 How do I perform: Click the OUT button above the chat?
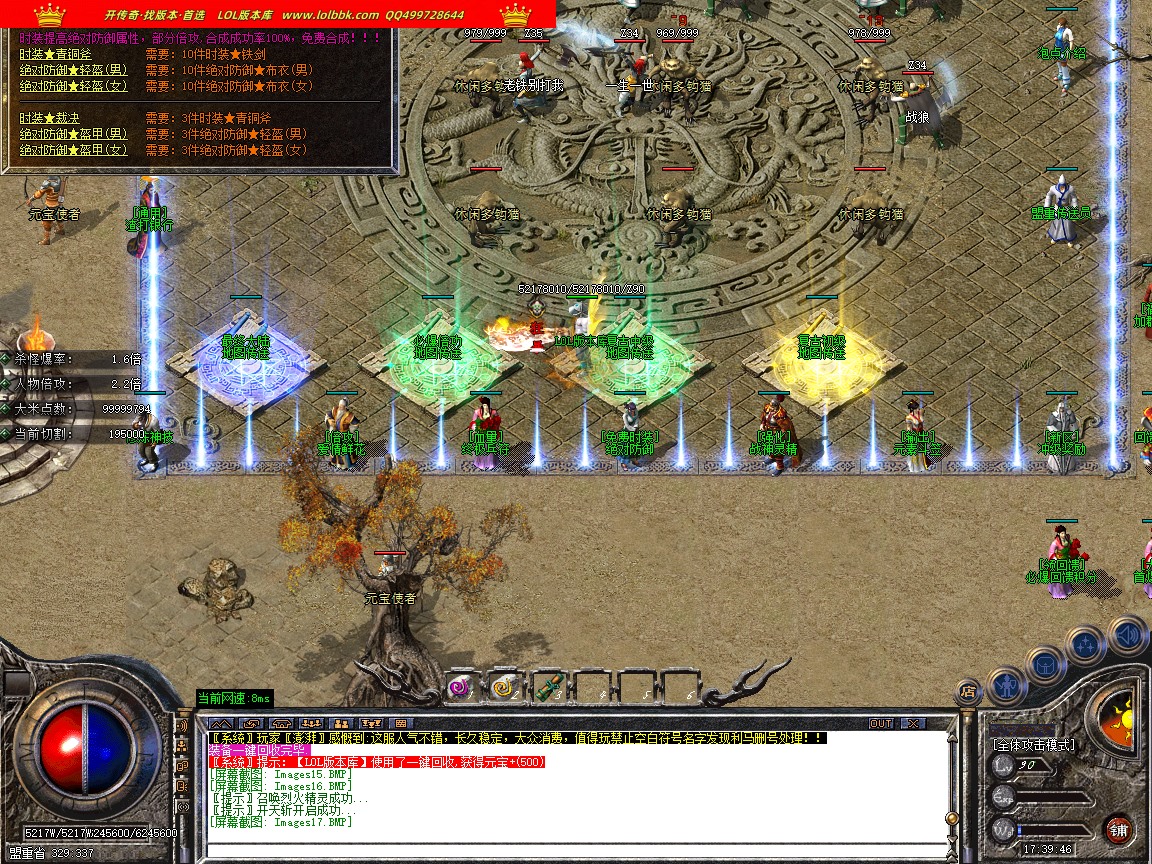880,723
